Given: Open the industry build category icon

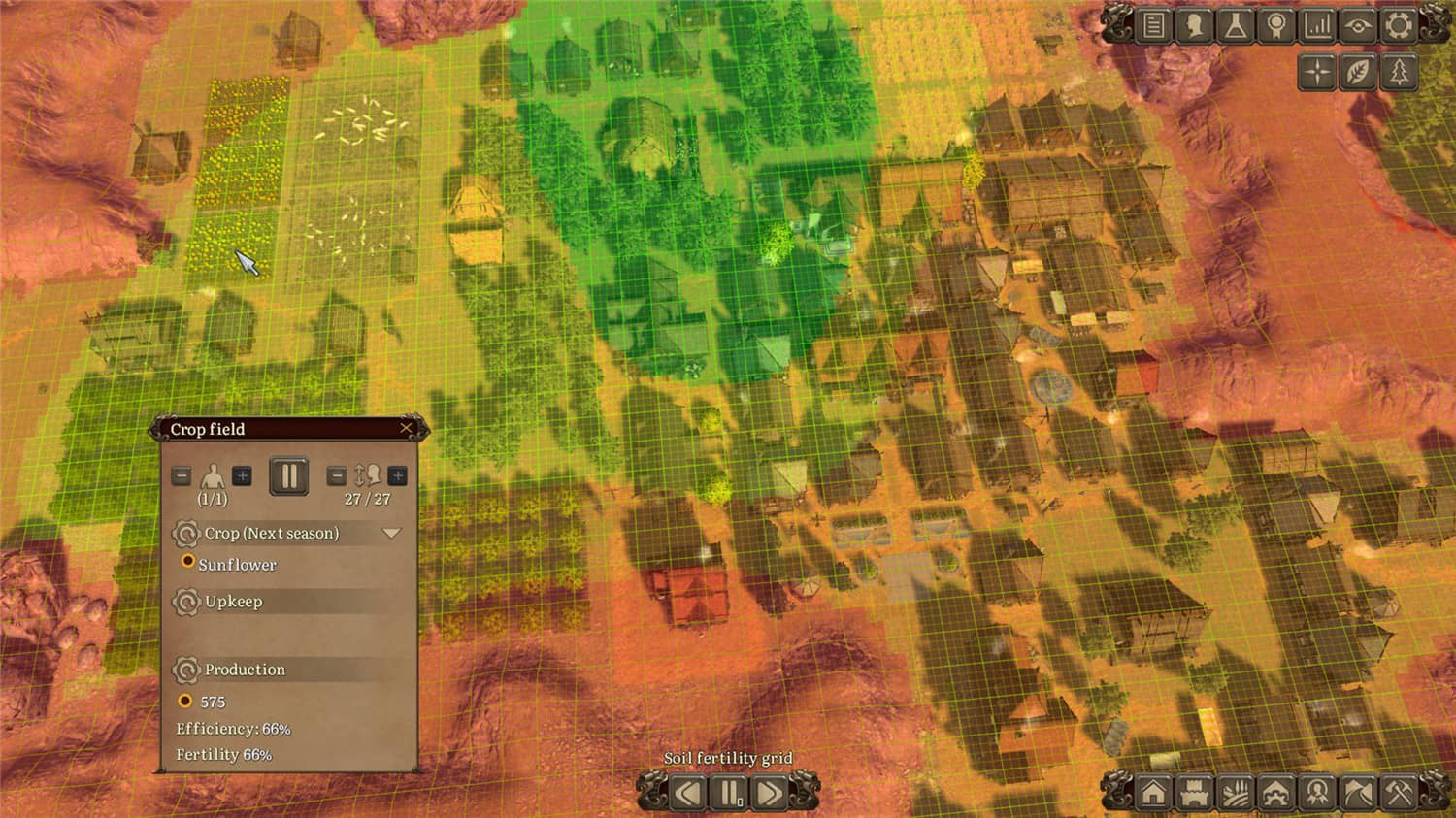Looking at the screenshot, I should (x=1277, y=793).
